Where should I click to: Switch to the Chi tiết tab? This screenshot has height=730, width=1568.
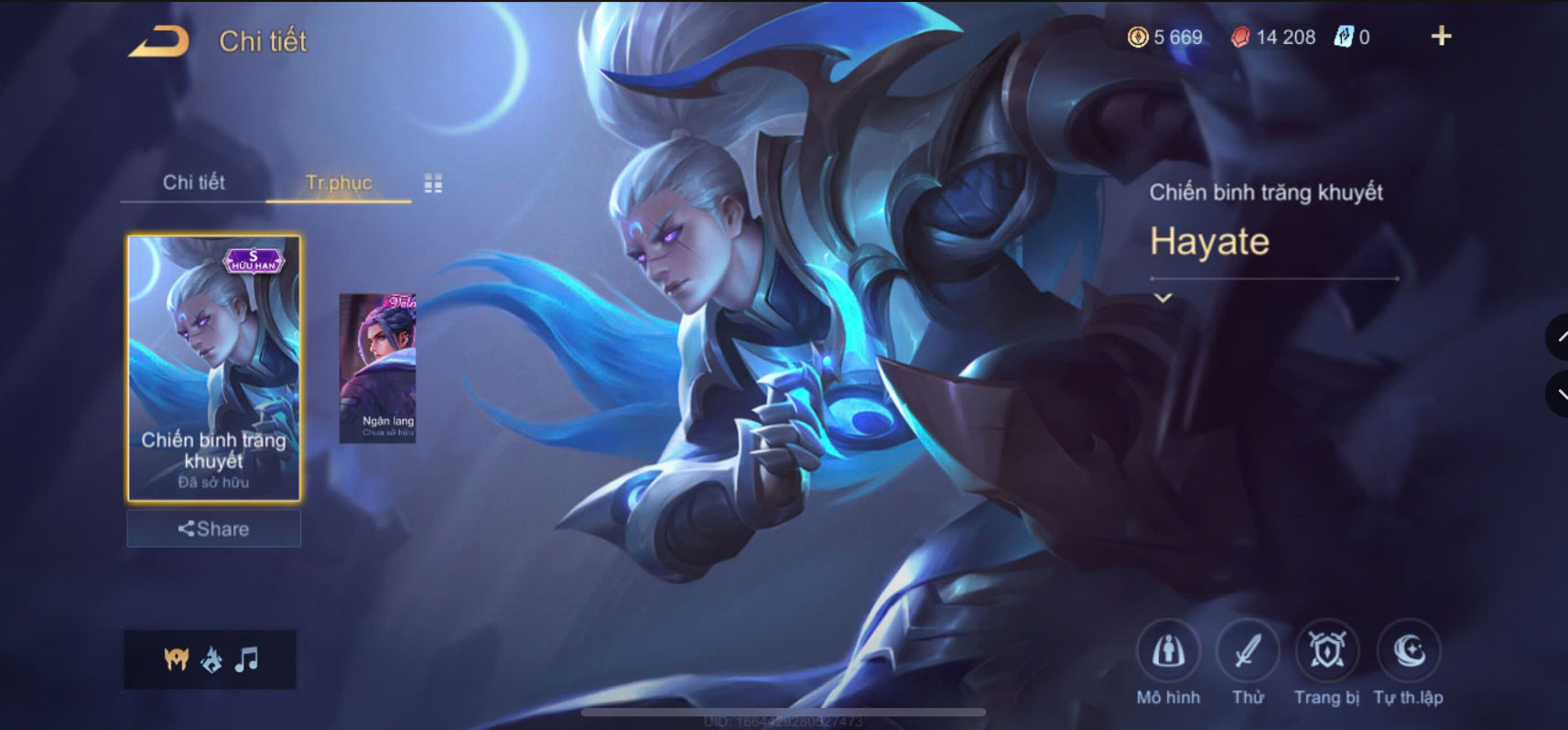195,182
